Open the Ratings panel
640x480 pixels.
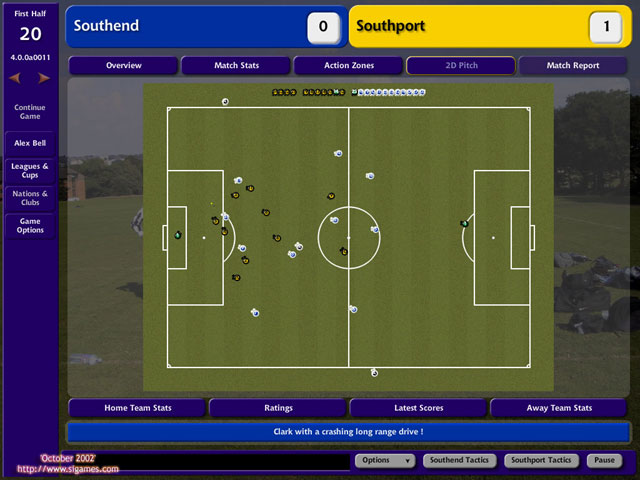coord(278,408)
